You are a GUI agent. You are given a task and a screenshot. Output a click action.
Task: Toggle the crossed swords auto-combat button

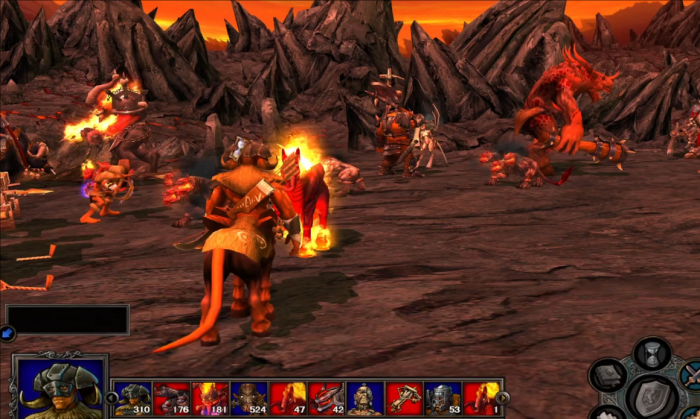[691, 374]
